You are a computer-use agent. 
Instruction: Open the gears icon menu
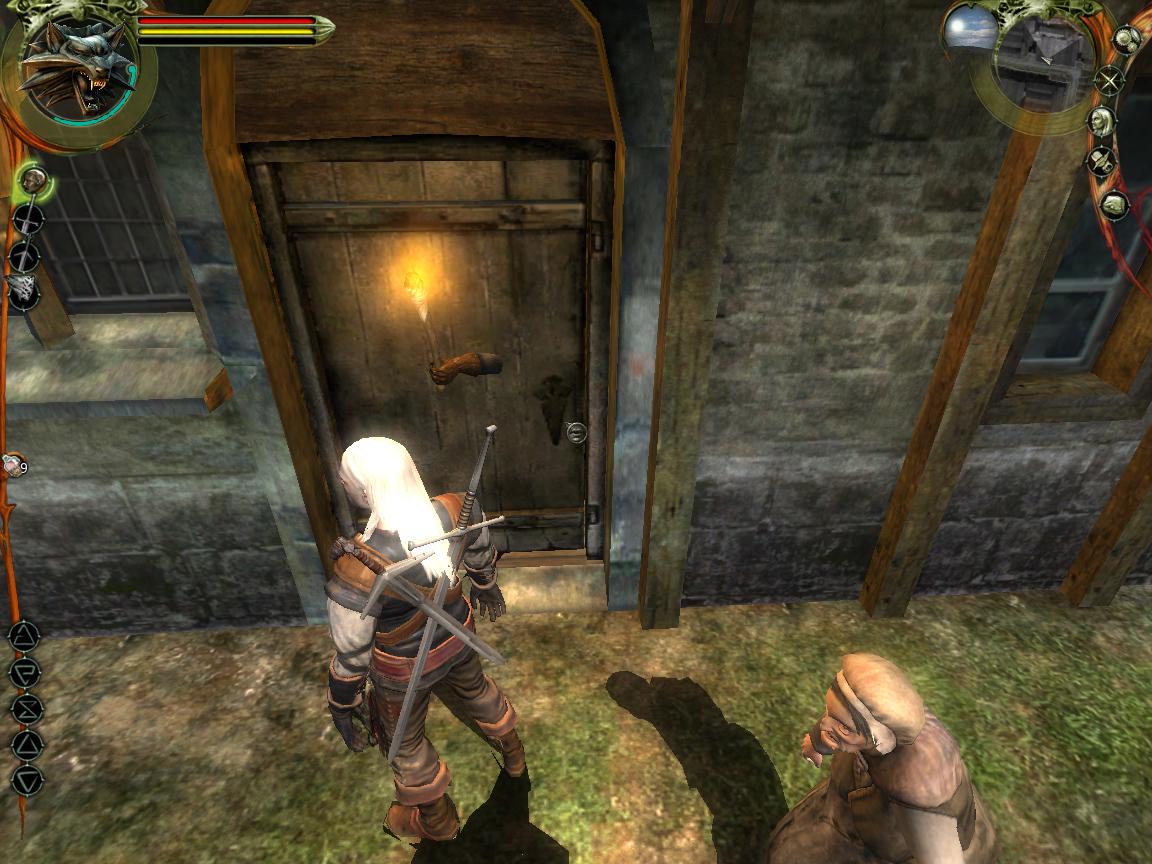(x=1126, y=40)
